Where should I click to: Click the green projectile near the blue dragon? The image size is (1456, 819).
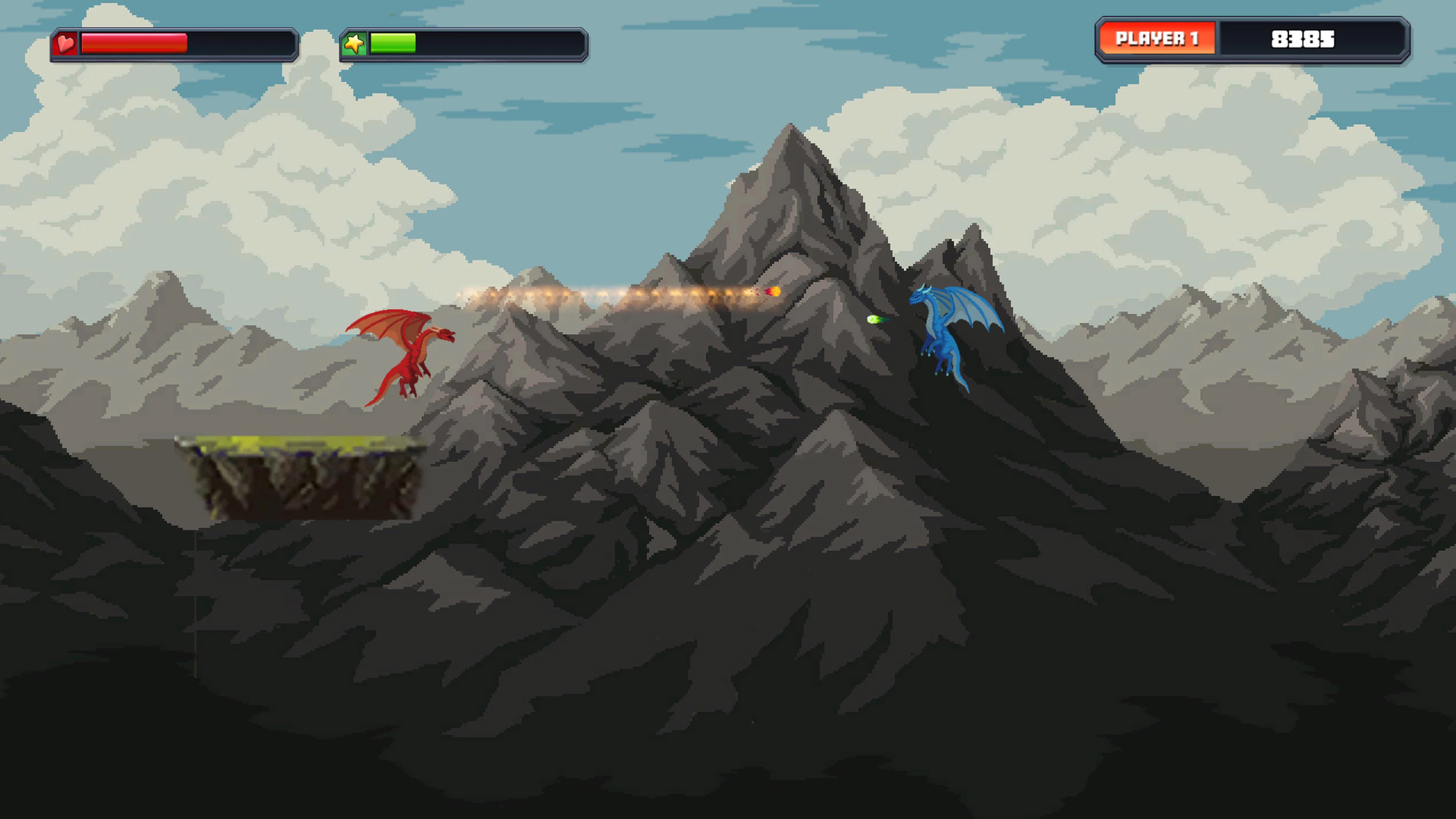[875, 319]
